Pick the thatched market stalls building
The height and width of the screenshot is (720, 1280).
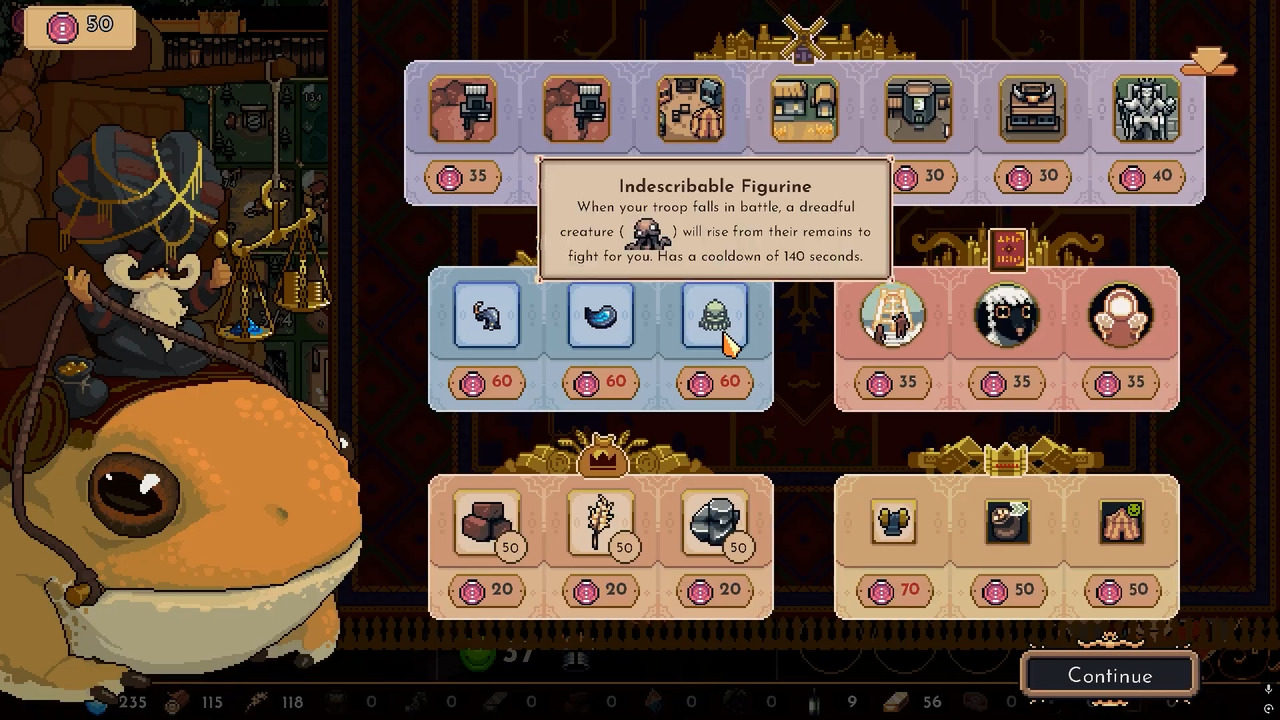[x=804, y=109]
